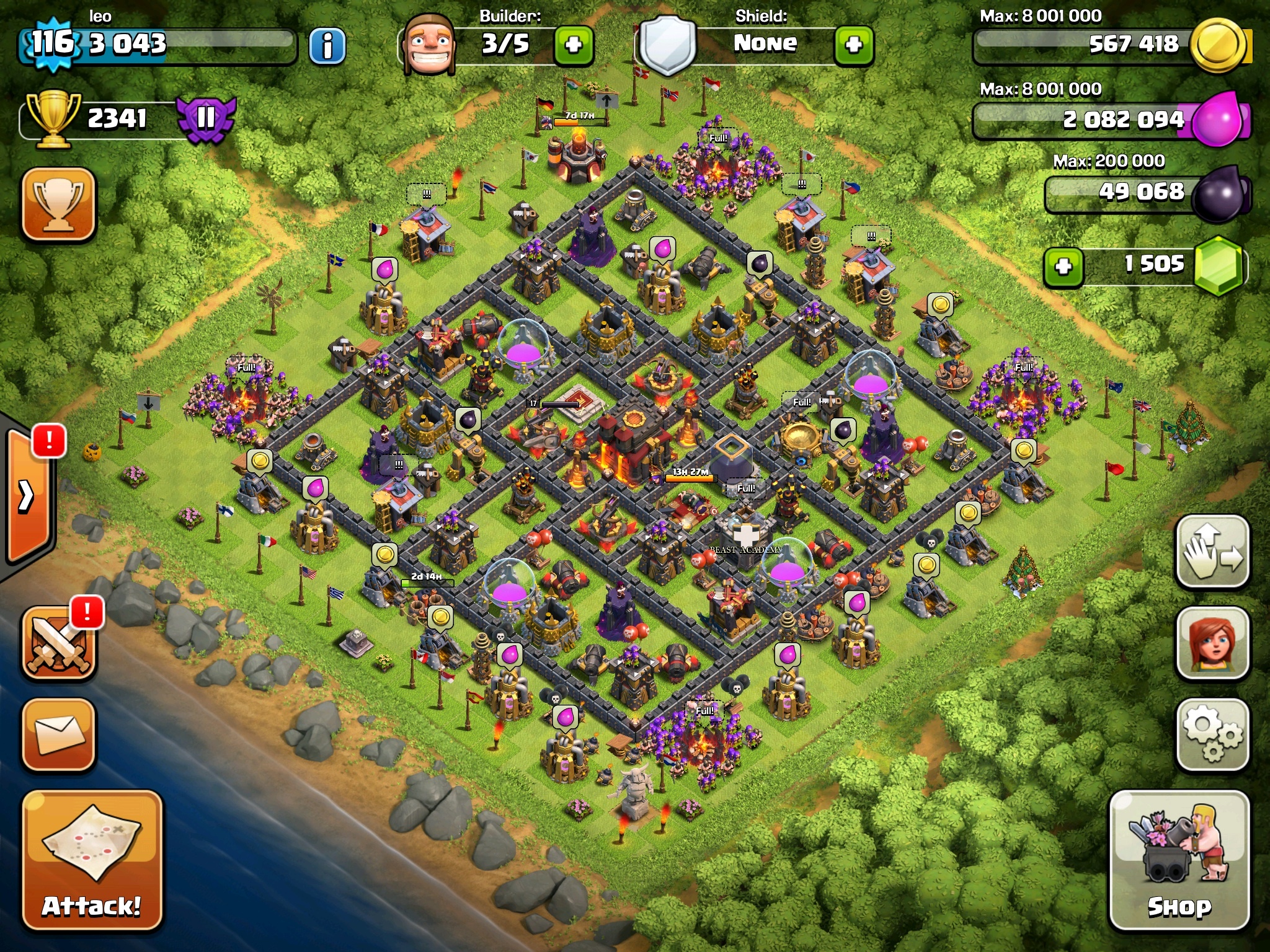Tap the purple league badge
1270x952 pixels.
coord(206,118)
